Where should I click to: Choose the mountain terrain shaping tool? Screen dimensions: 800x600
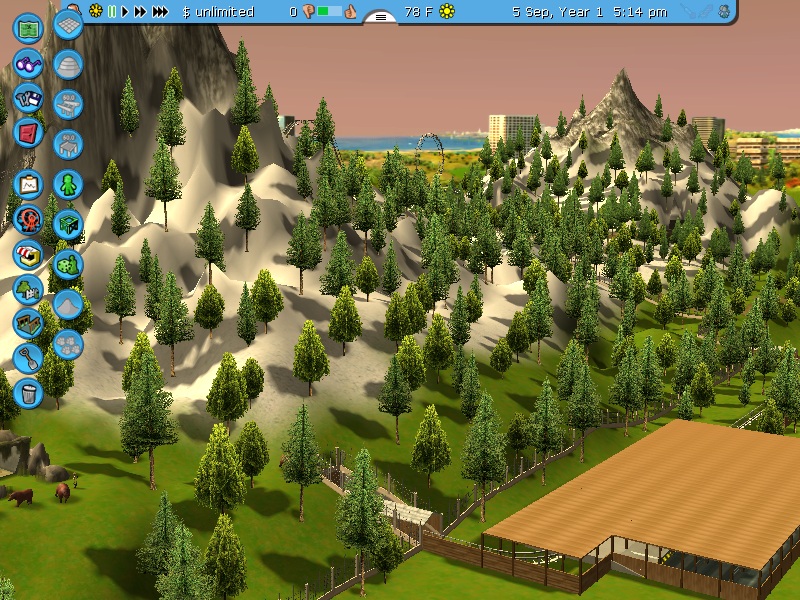(x=68, y=304)
